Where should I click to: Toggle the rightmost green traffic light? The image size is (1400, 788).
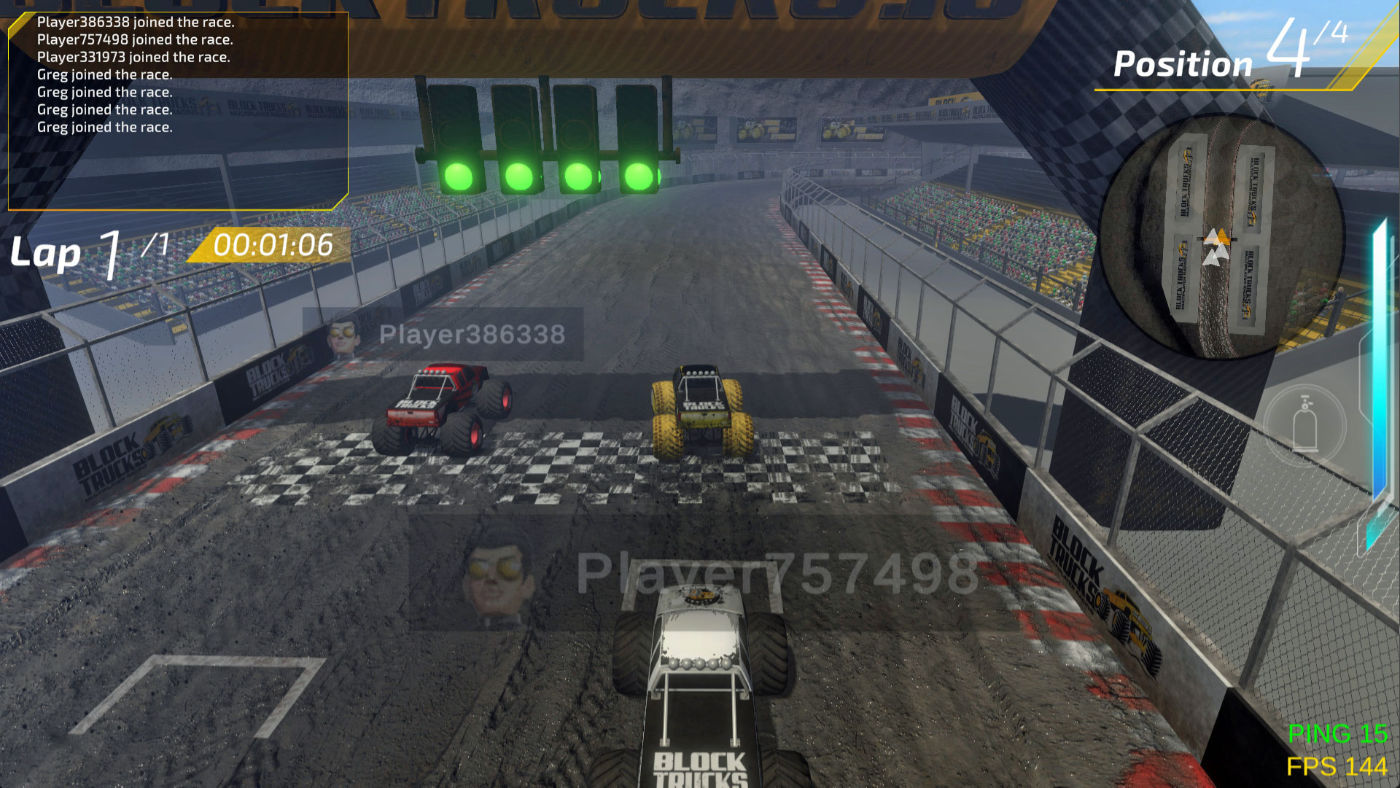click(640, 175)
